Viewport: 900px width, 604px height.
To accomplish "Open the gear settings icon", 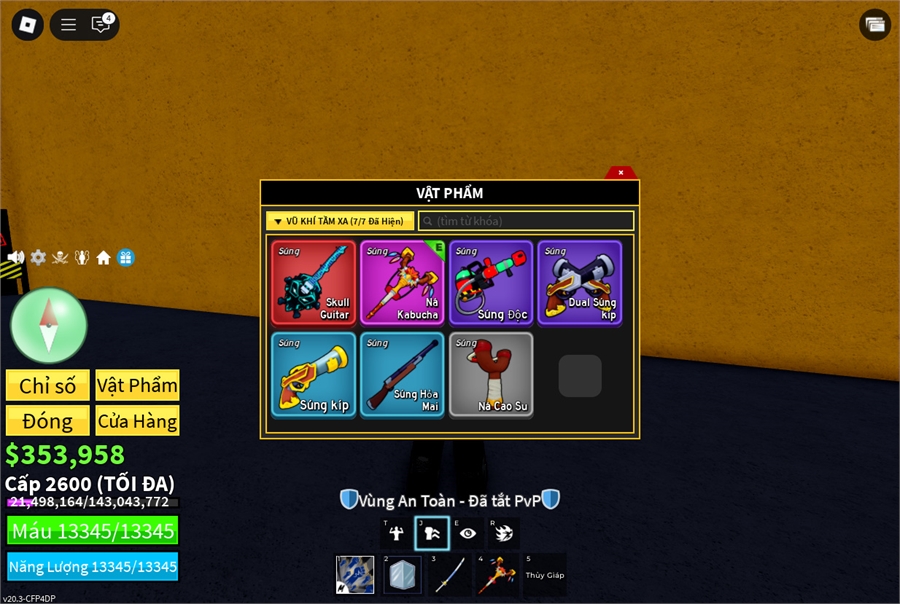I will [x=38, y=258].
